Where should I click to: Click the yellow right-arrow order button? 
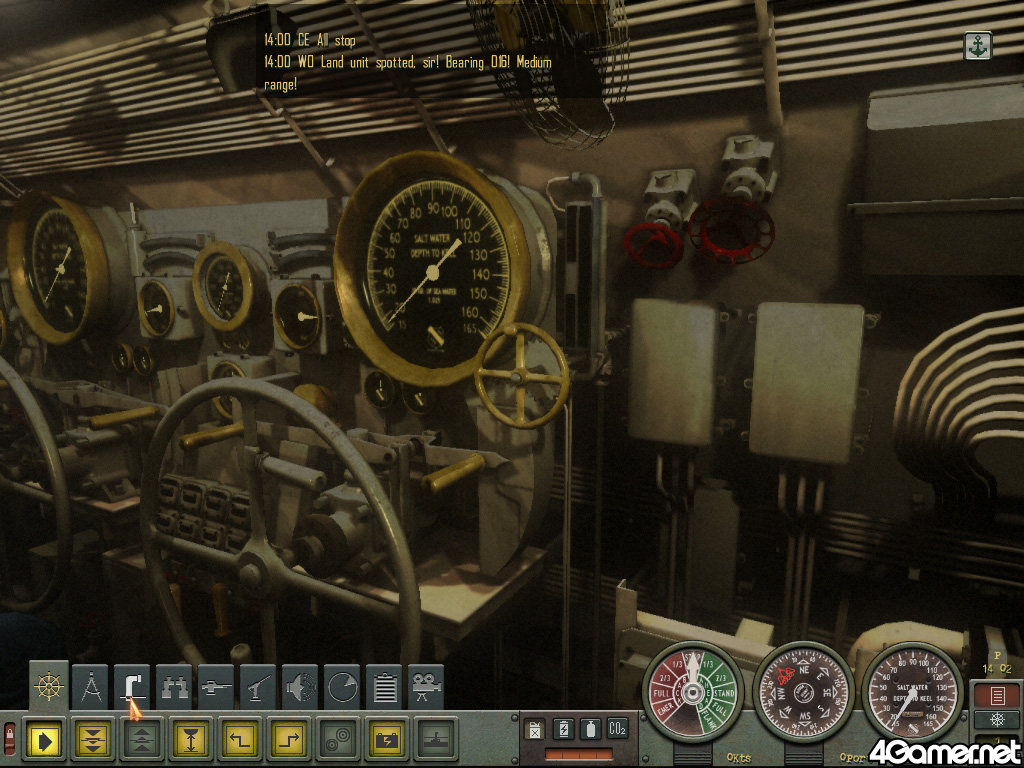click(45, 740)
